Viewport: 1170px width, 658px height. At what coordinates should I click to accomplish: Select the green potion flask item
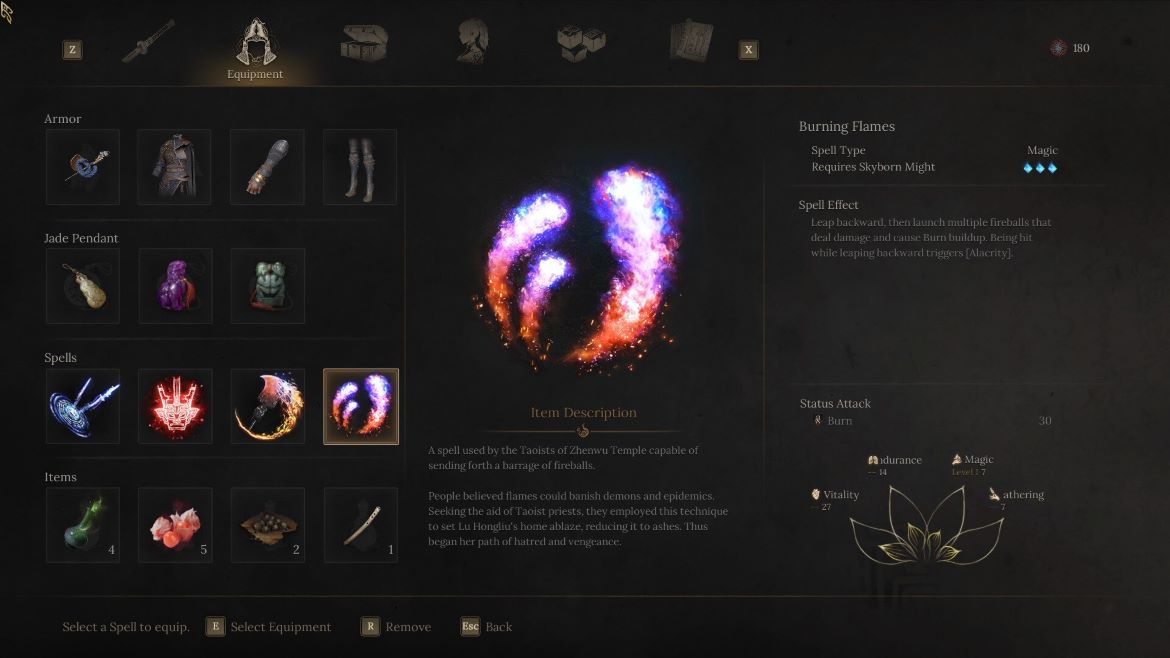coord(82,525)
